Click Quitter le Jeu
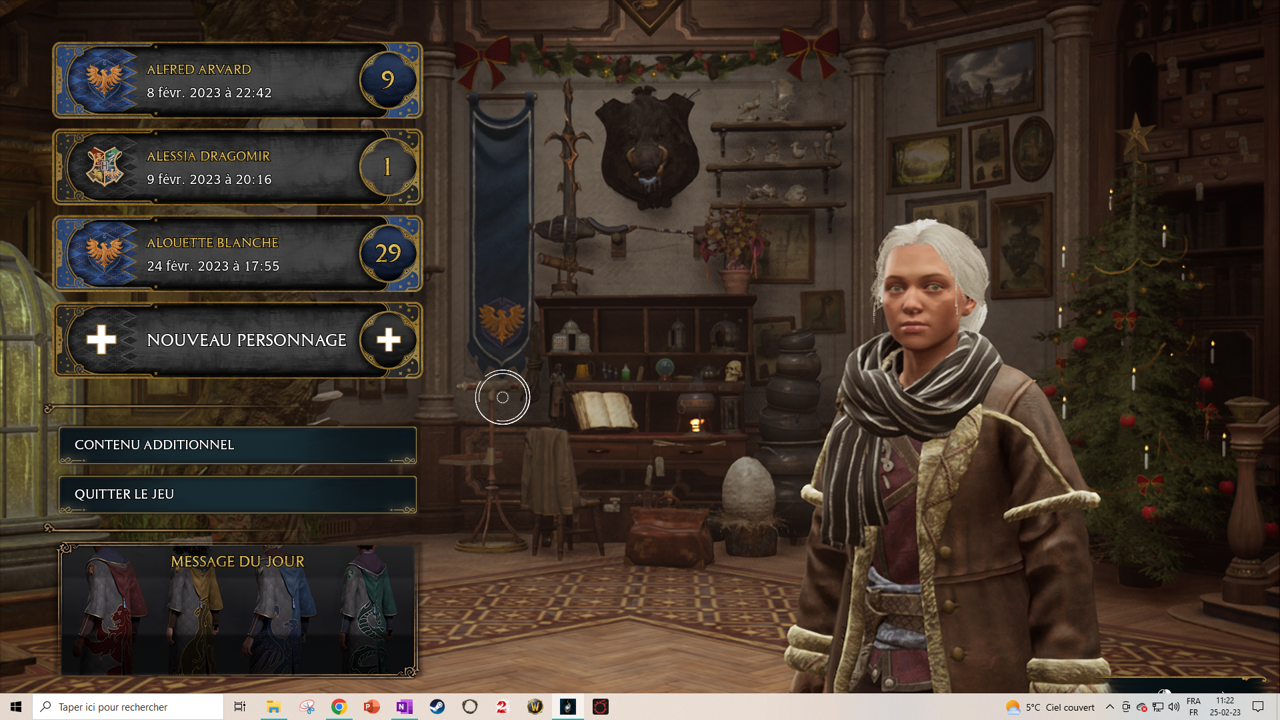Screen dimensions: 1280x720 point(237,494)
